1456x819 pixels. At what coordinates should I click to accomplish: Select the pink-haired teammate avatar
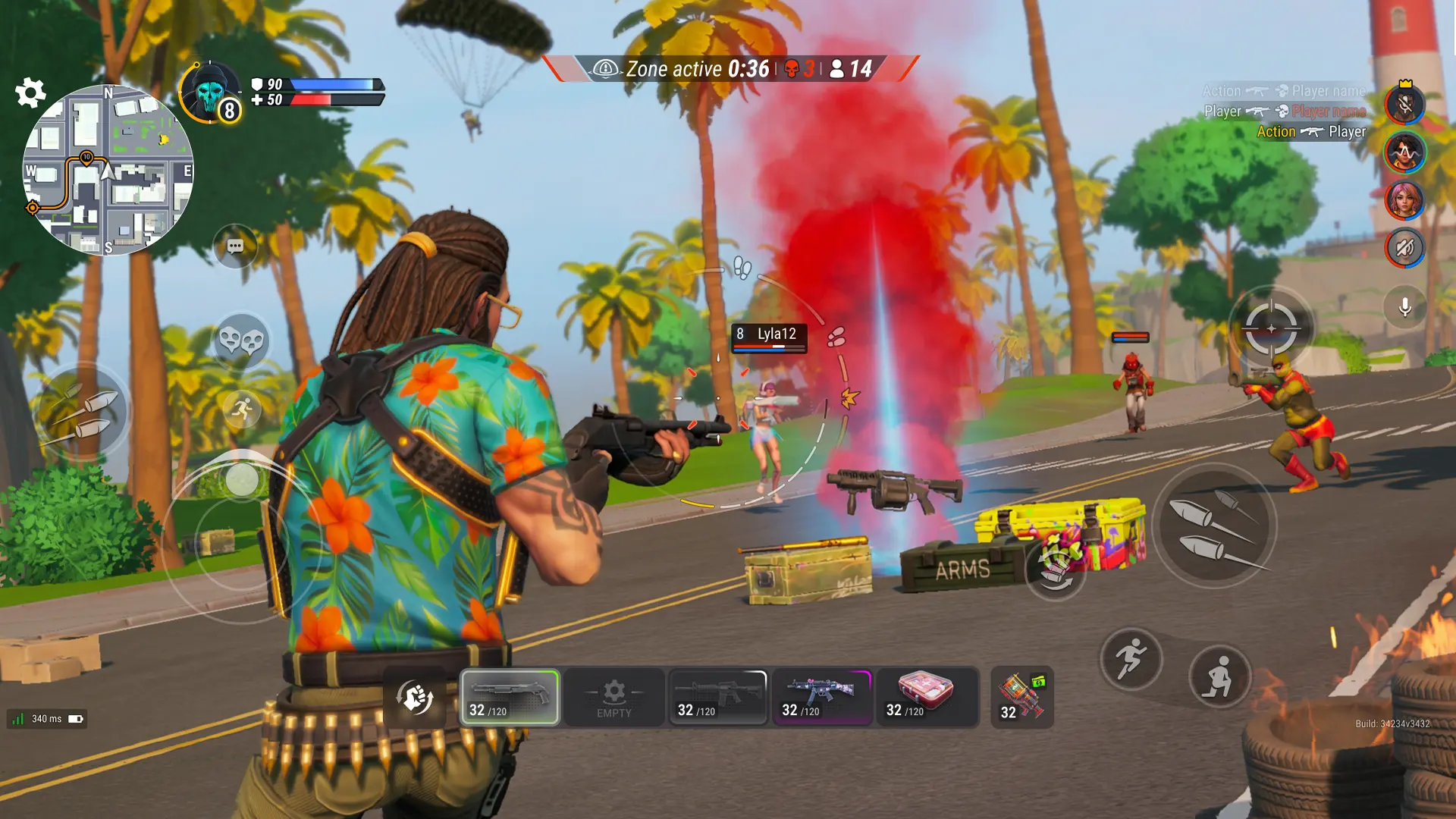coord(1404,200)
